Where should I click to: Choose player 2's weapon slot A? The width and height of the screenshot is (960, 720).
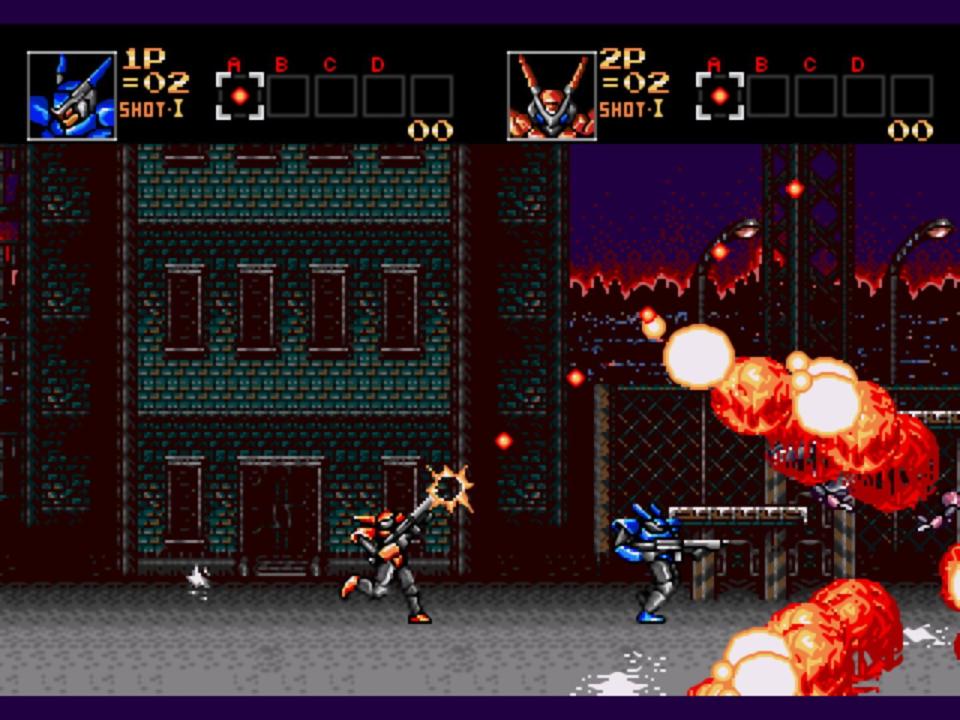point(720,96)
